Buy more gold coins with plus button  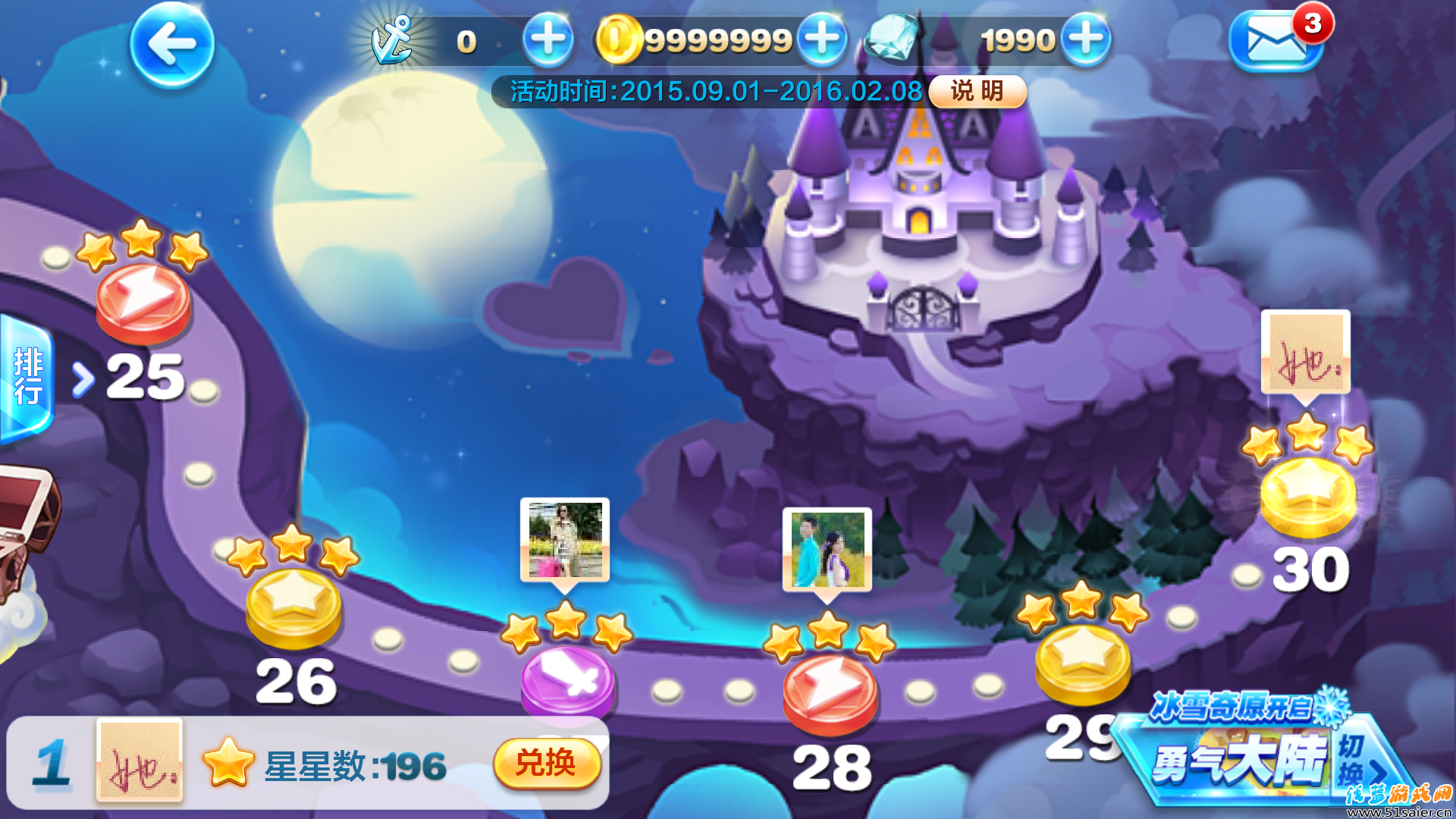(822, 39)
